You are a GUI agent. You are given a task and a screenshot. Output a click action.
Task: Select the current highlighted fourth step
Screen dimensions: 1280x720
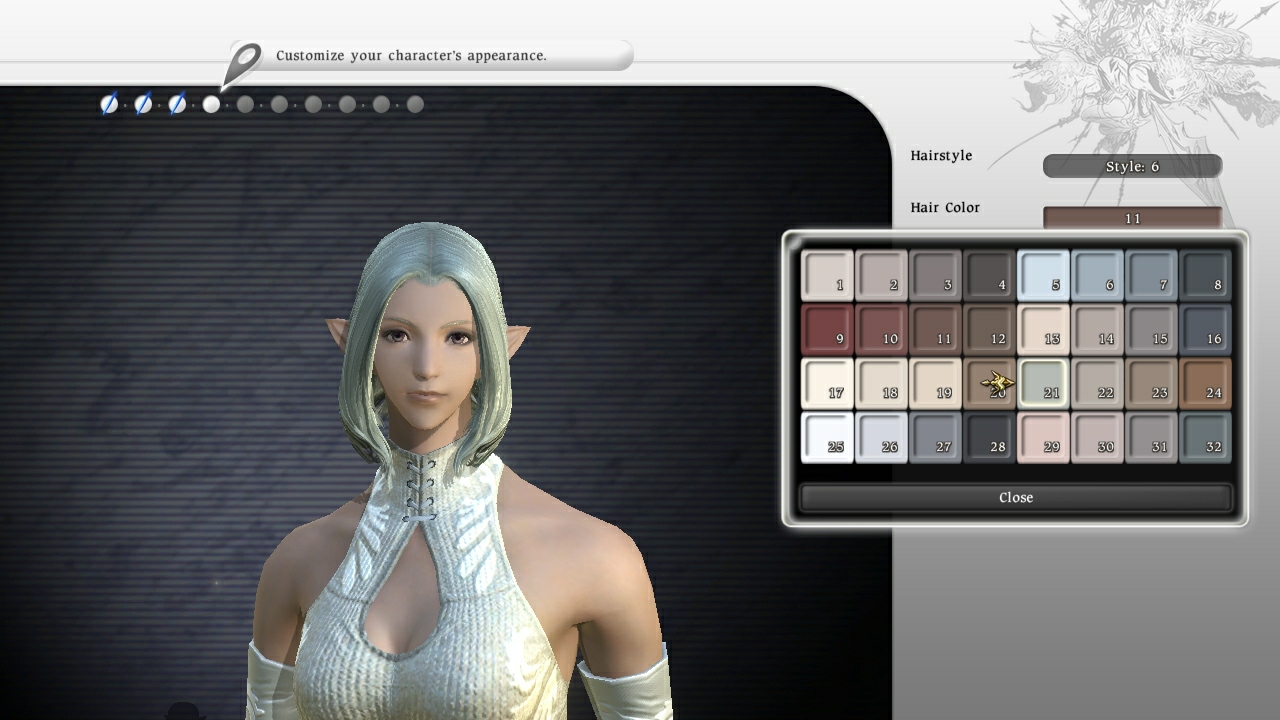coord(211,104)
